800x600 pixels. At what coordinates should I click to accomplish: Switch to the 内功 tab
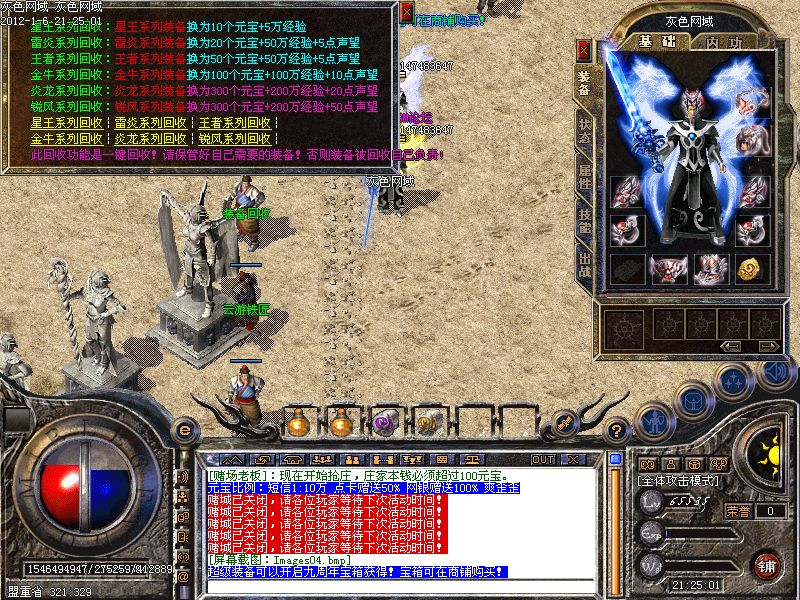(x=722, y=42)
